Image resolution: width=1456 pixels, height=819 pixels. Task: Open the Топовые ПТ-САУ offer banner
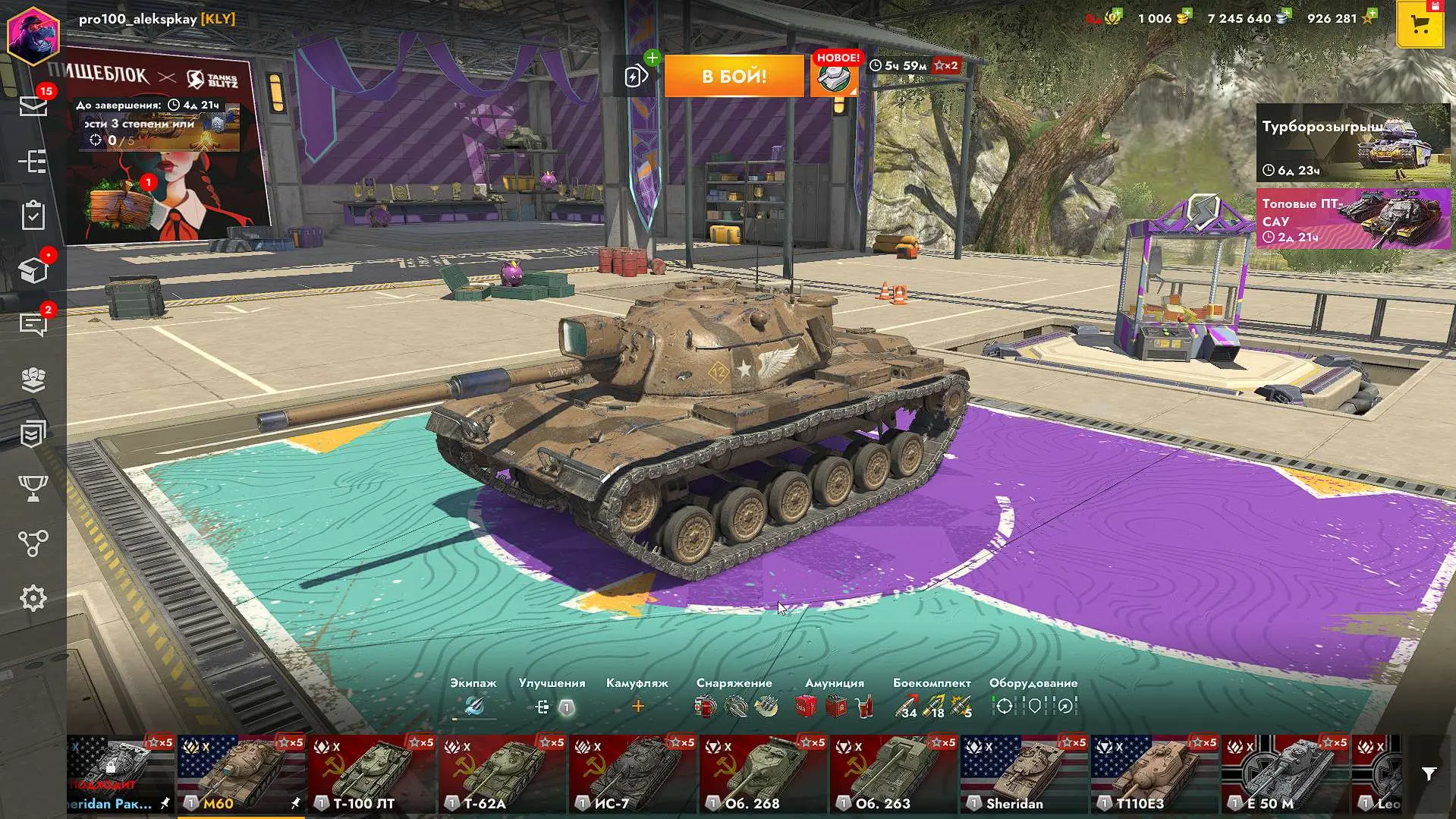[1353, 219]
